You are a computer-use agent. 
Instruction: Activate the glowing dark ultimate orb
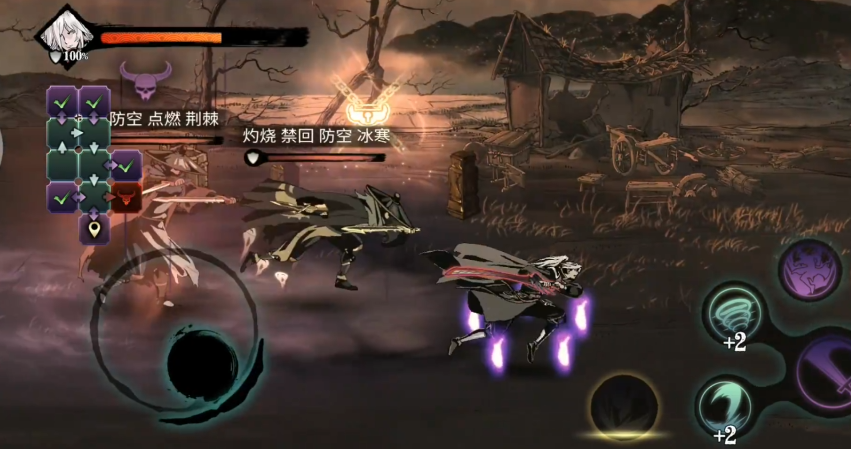(625, 404)
